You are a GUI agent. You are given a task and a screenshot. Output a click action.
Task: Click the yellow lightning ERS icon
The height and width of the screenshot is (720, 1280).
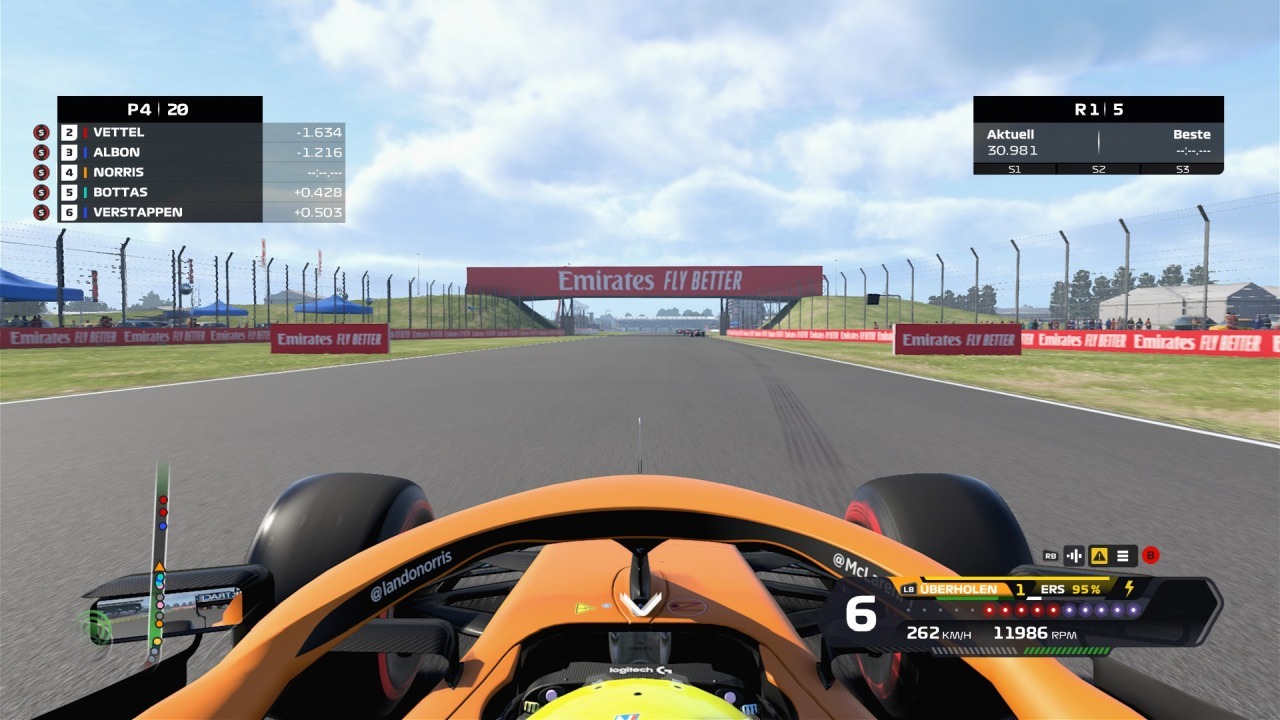1131,589
